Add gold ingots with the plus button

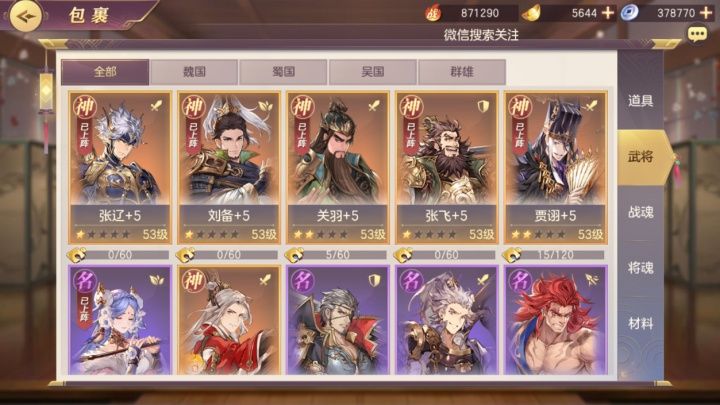click(607, 13)
